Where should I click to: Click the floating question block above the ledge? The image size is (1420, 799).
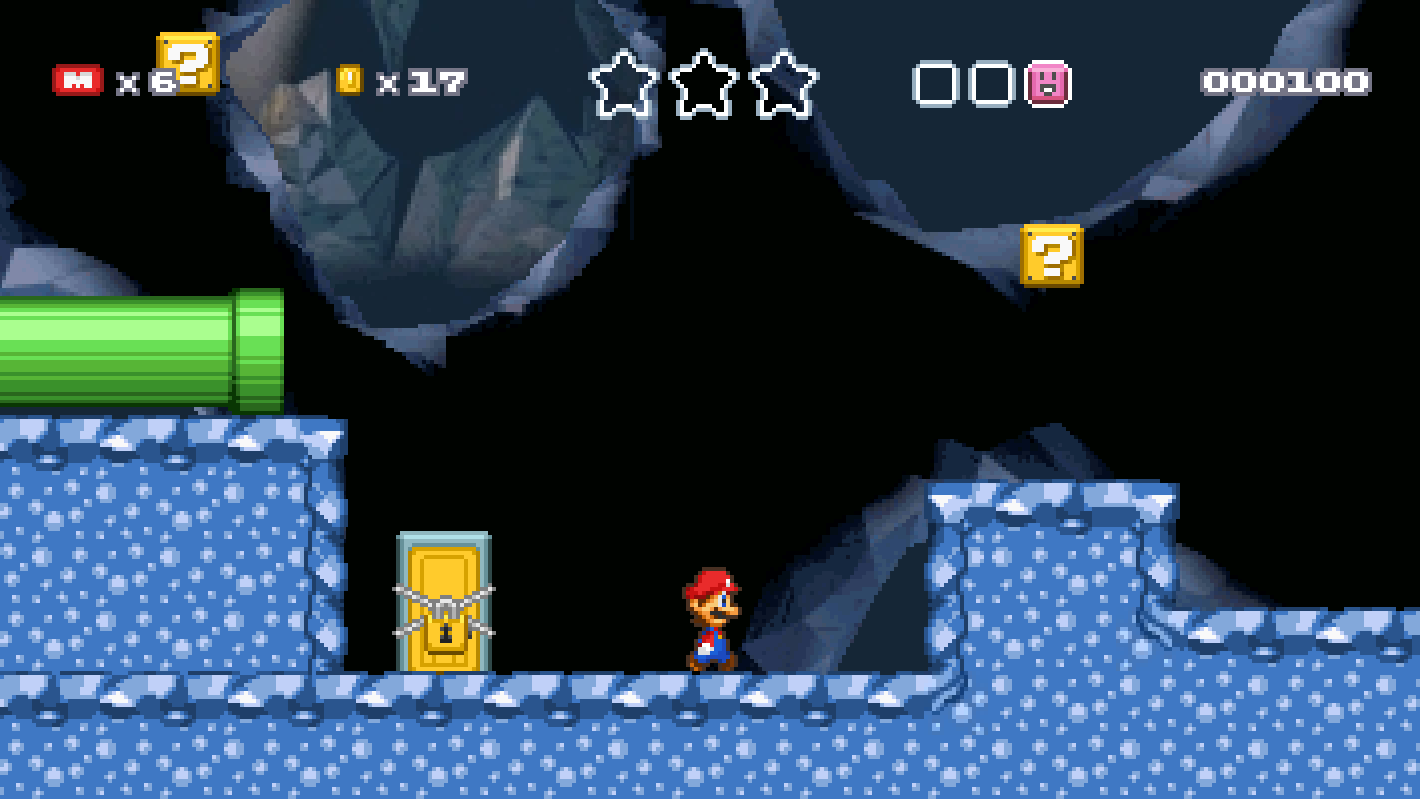point(1049,257)
